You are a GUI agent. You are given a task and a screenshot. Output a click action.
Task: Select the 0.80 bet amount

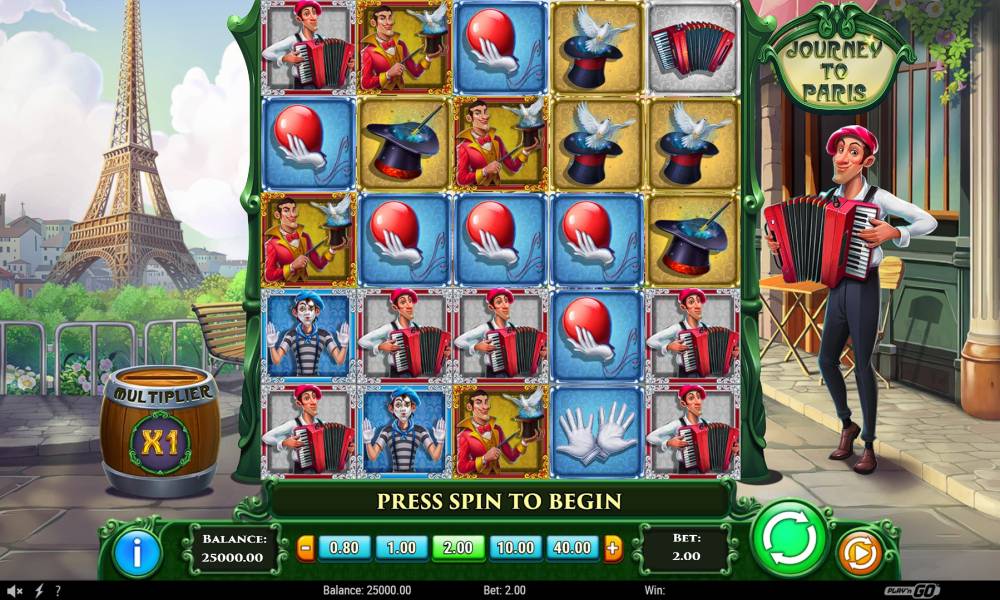point(343,548)
